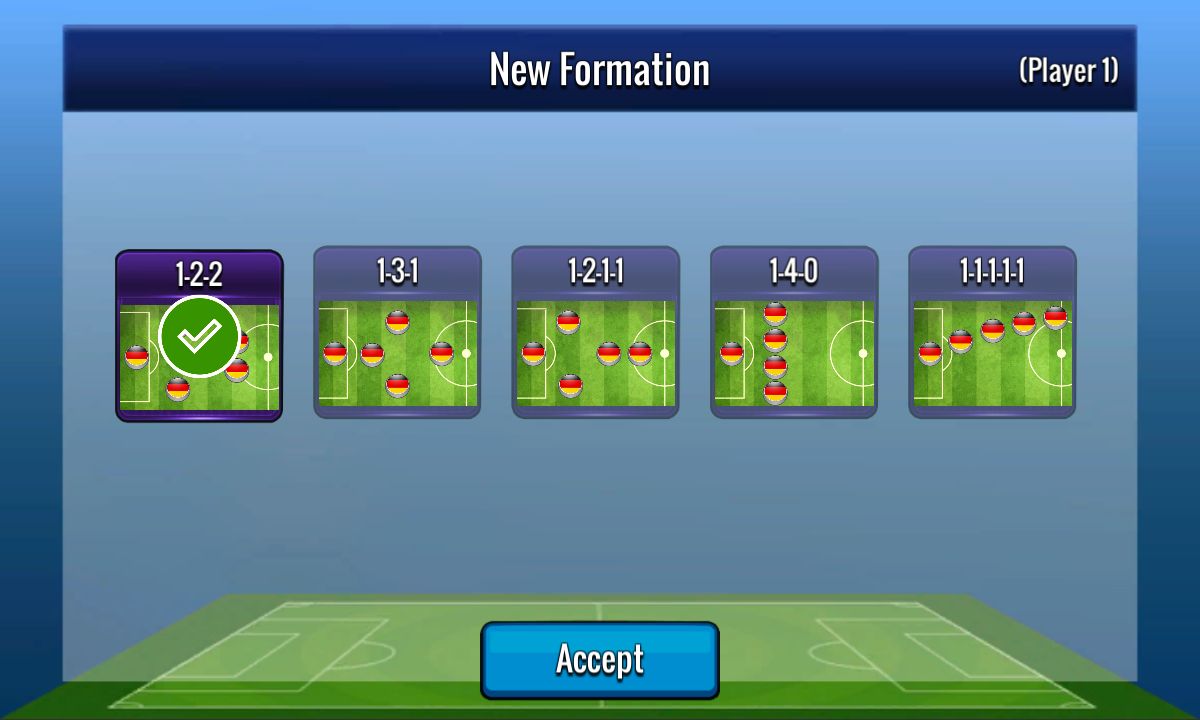The image size is (1200, 720).
Task: Switch to the 1-4-0 formation
Action: tap(794, 332)
